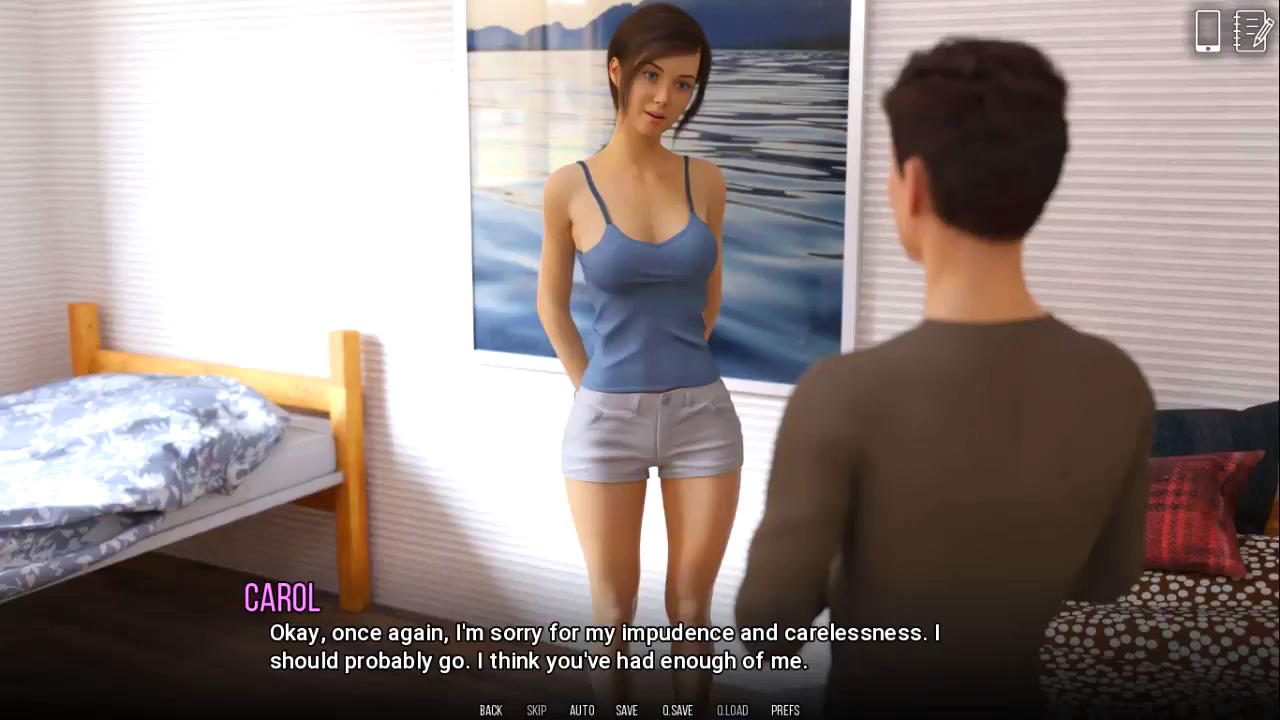Quick load with Q.LOAD
The image size is (1280, 720).
tap(732, 710)
